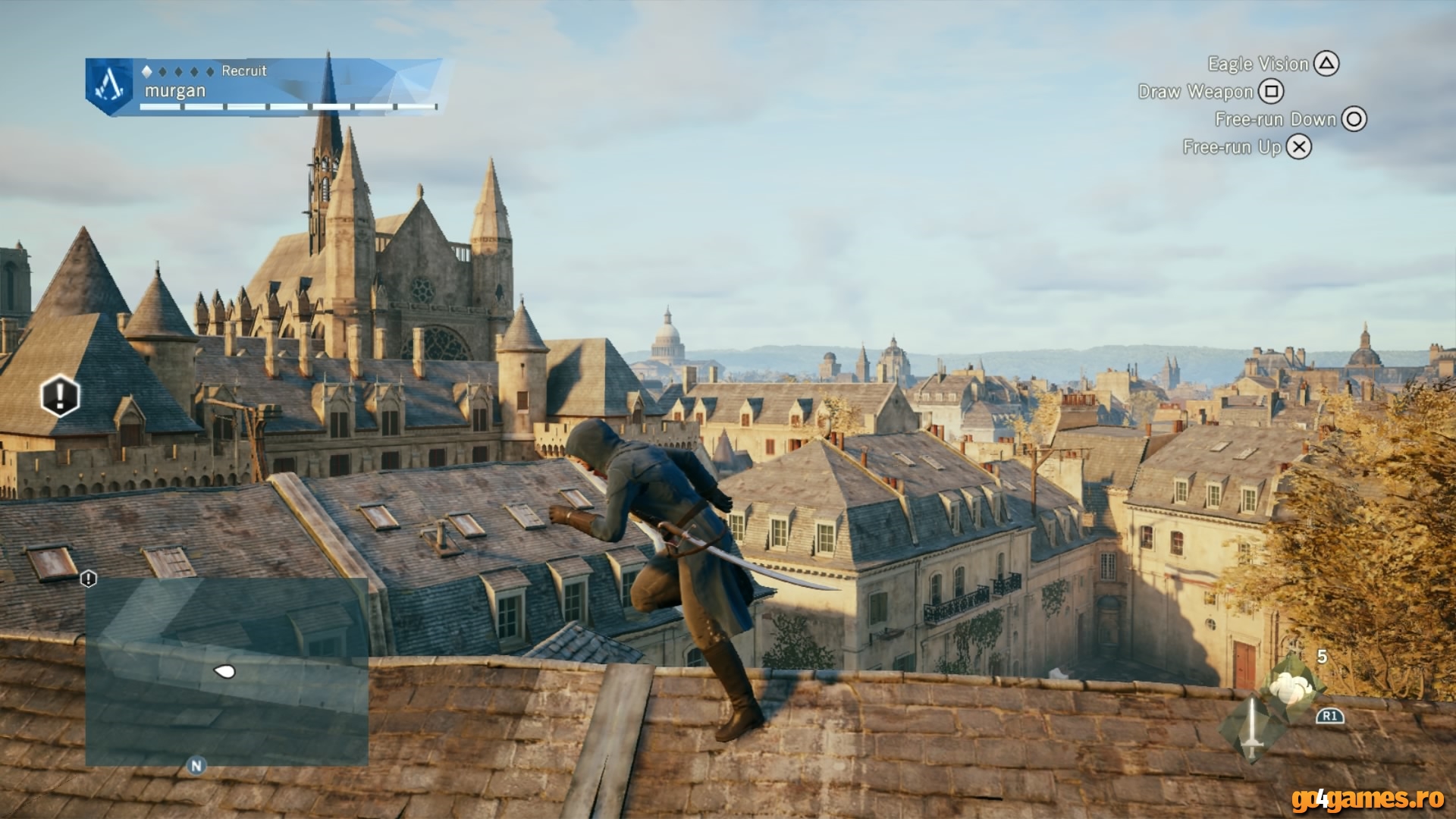Image resolution: width=1456 pixels, height=819 pixels.
Task: Select the white player arrow on the minimap
Action: click(x=224, y=671)
